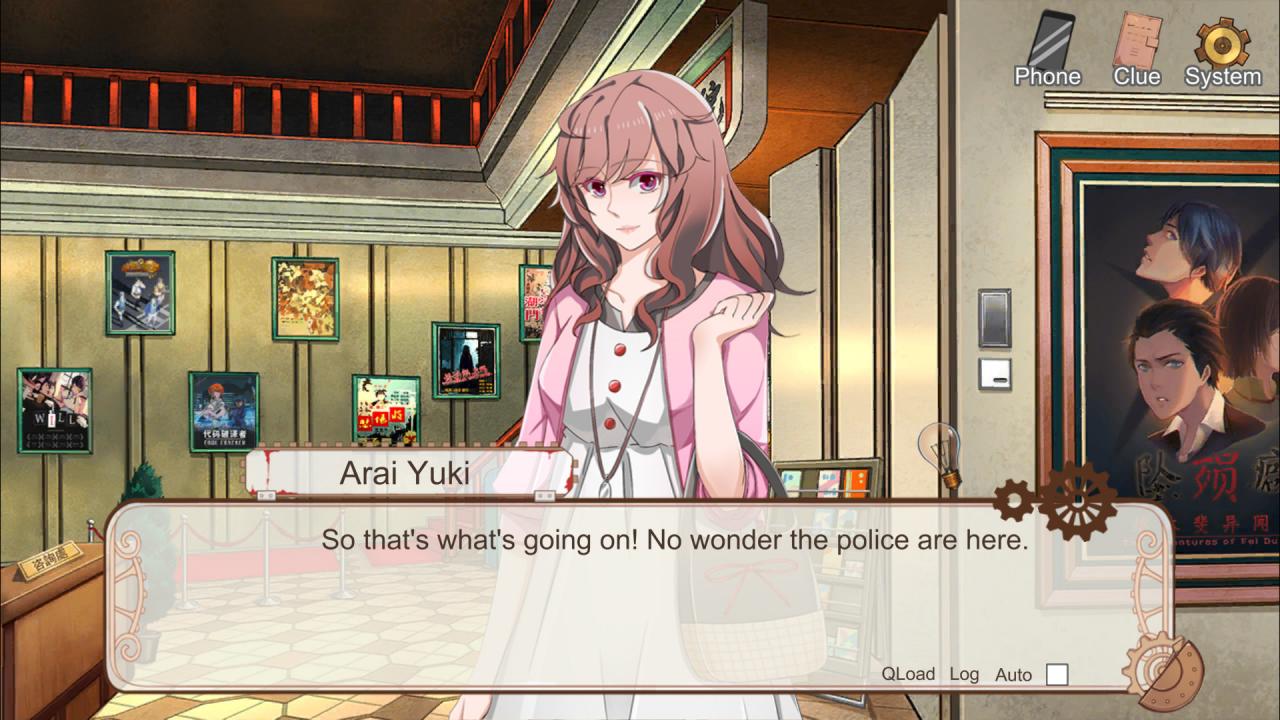This screenshot has height=720, width=1280.
Task: Open the Phone menu
Action: point(1047,48)
